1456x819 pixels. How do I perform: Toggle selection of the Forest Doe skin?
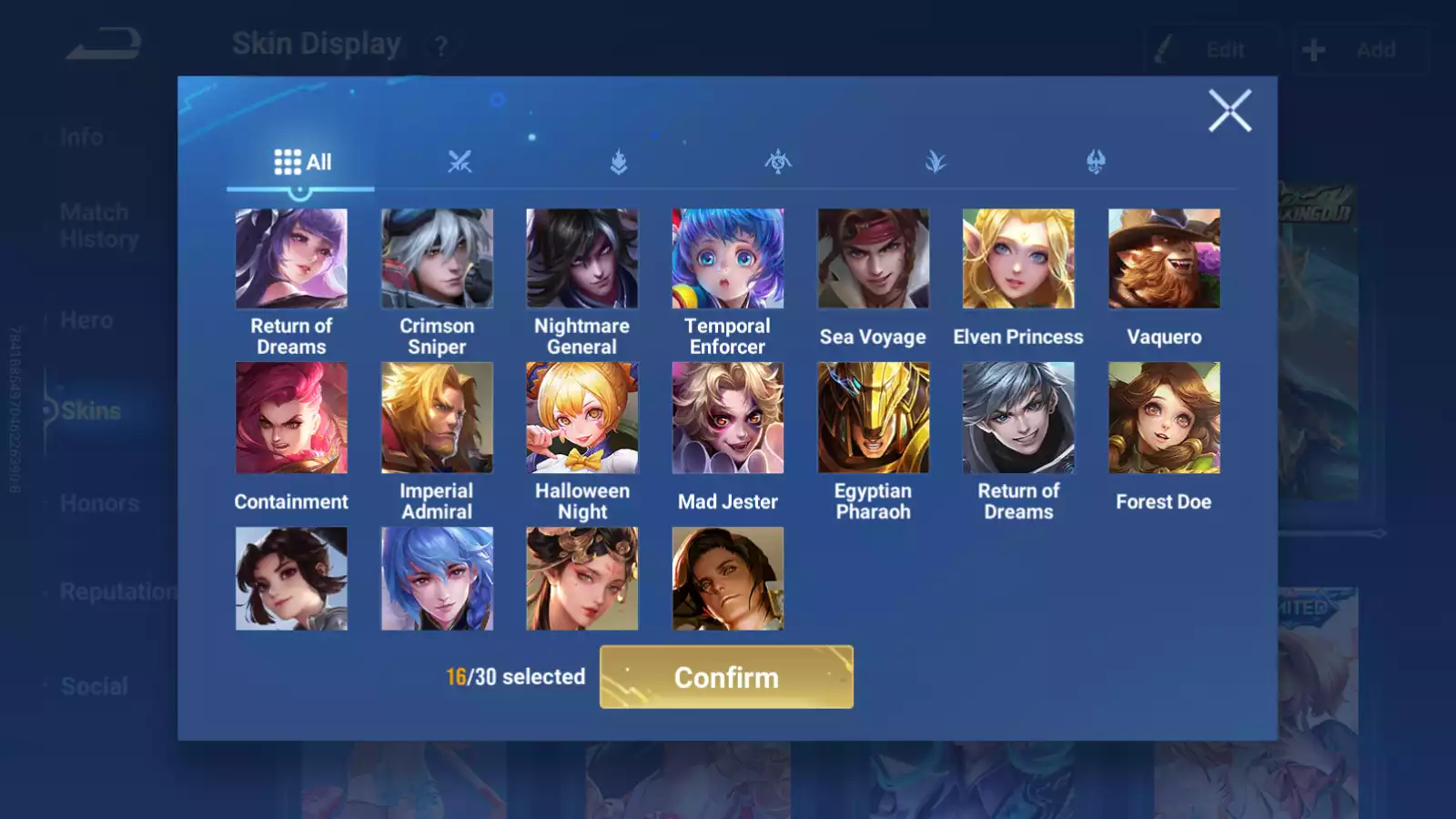pos(1165,418)
